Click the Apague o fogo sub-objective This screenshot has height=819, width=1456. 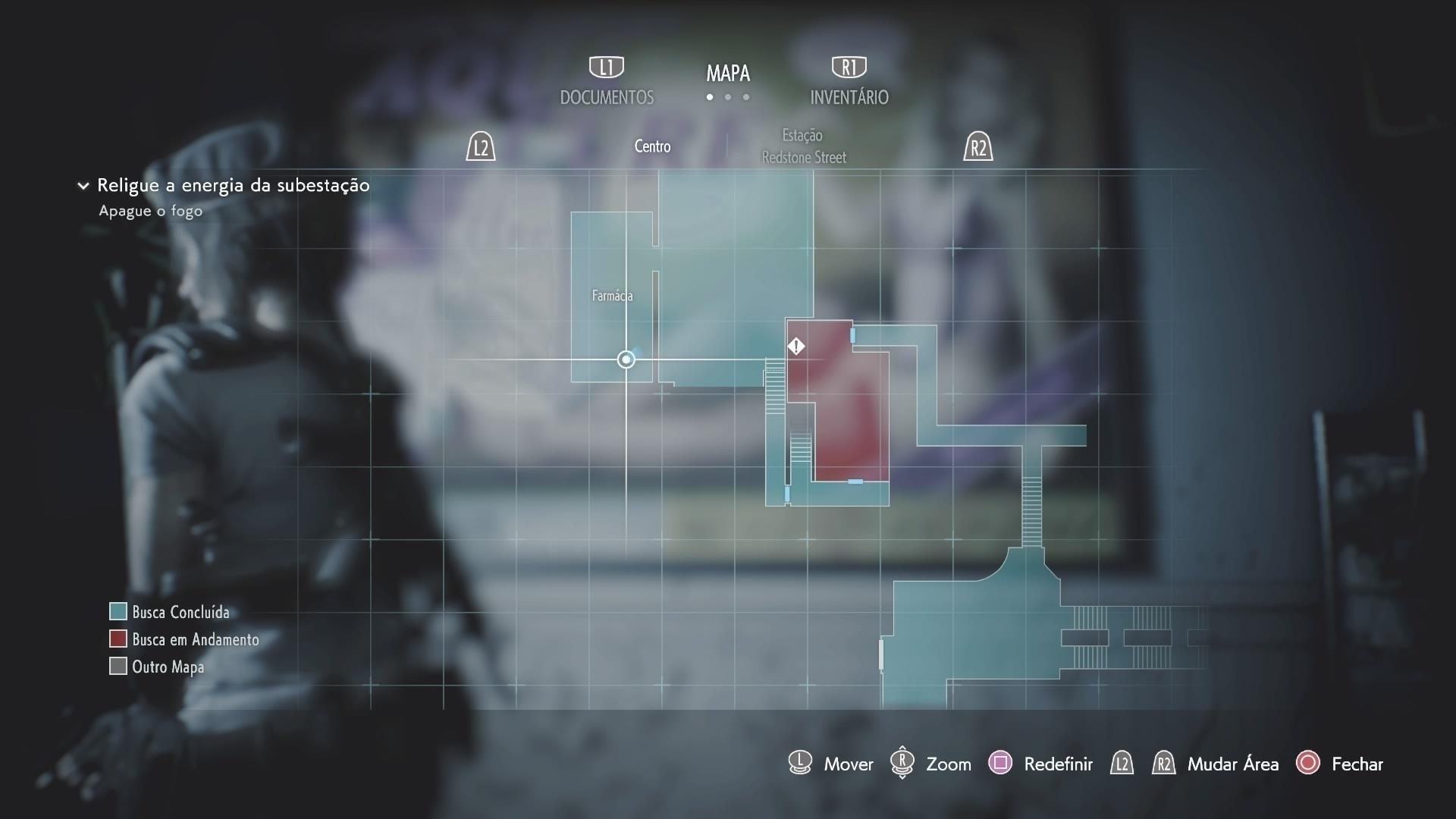tap(149, 211)
